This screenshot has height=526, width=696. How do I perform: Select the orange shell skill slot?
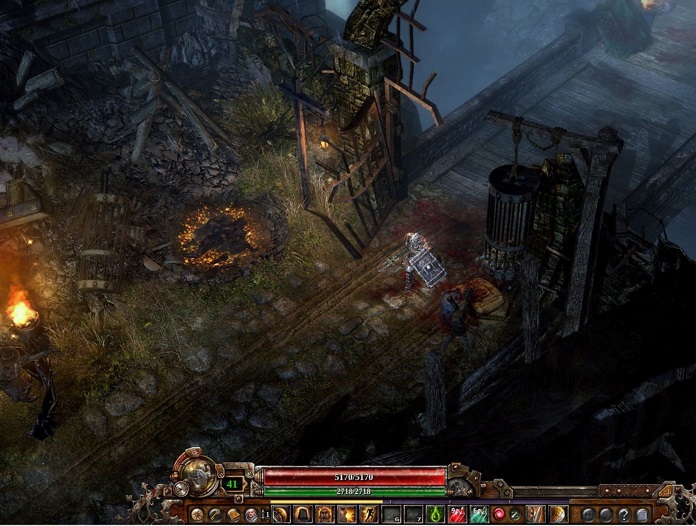coord(554,514)
